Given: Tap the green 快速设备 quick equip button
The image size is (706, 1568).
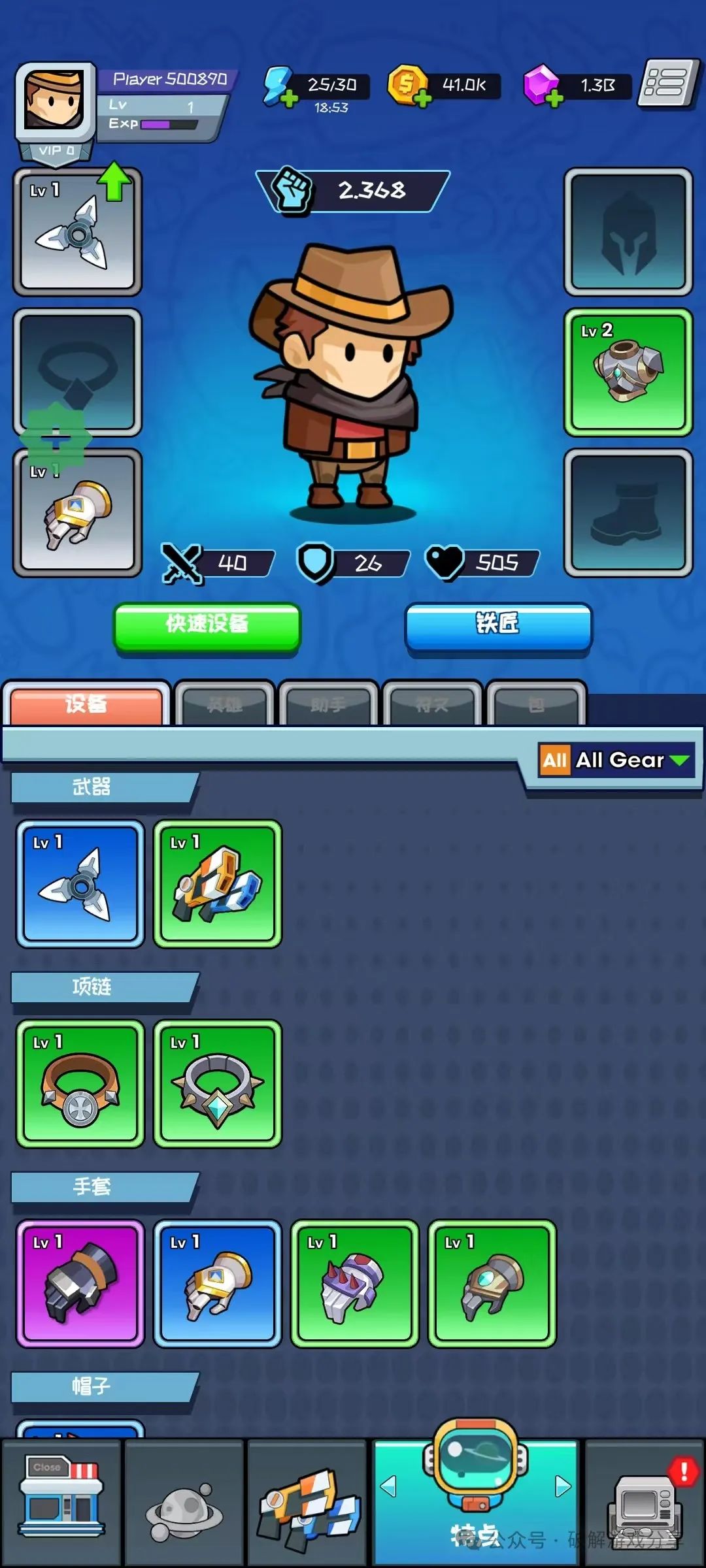Looking at the screenshot, I should point(207,626).
